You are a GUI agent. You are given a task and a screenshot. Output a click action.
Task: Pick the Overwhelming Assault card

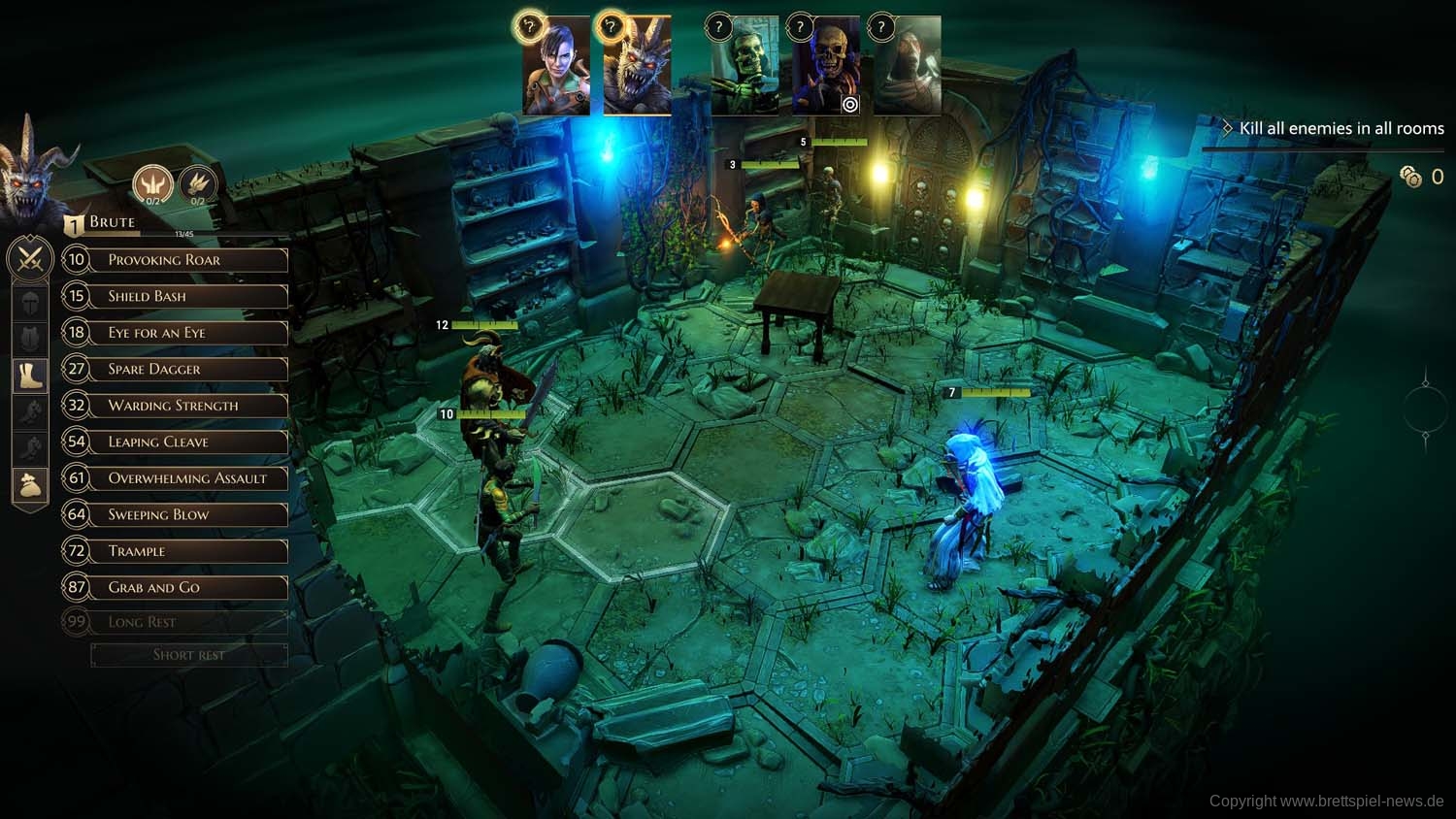(175, 478)
